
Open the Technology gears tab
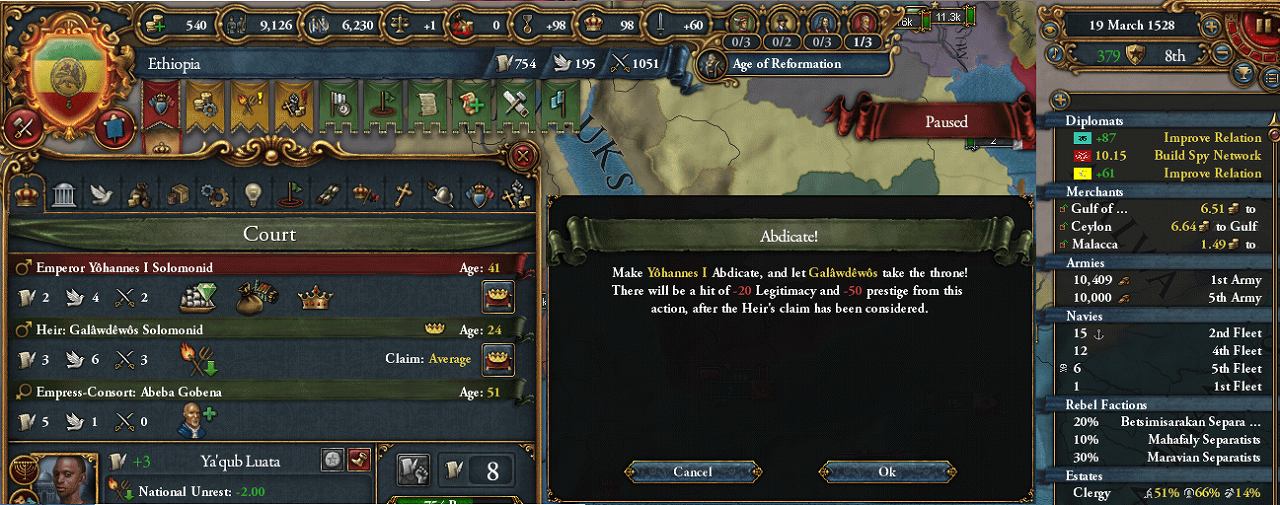214,195
